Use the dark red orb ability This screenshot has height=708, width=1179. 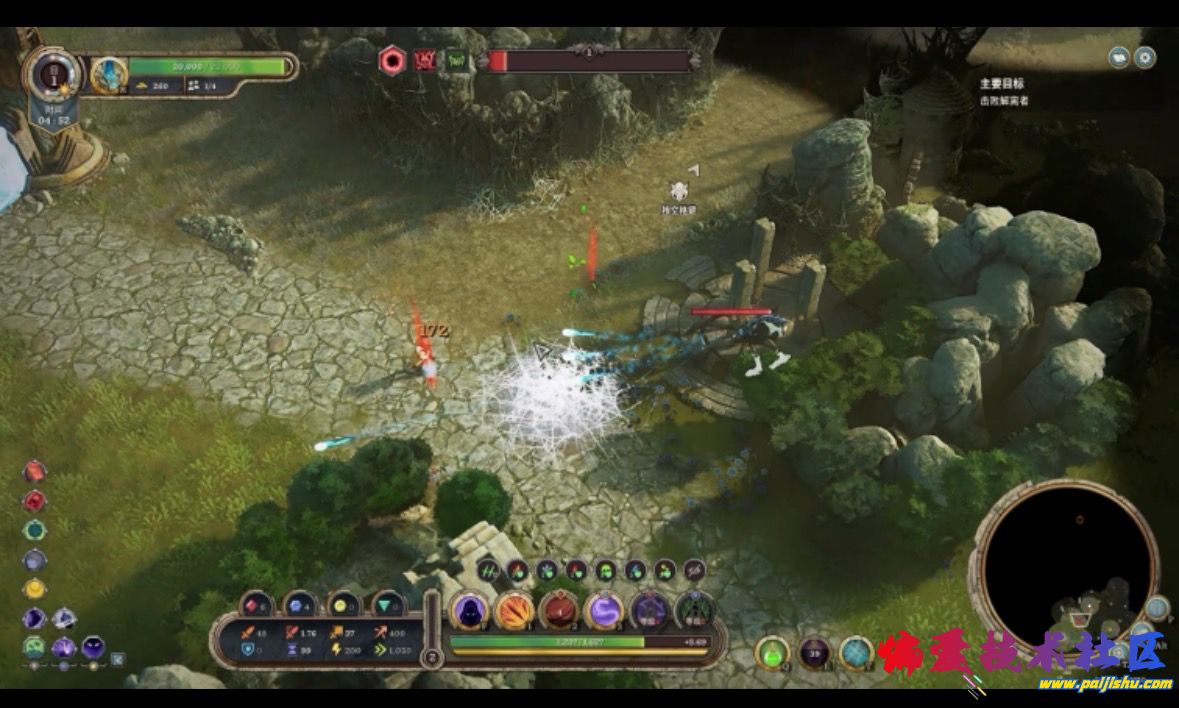pyautogui.click(x=559, y=610)
